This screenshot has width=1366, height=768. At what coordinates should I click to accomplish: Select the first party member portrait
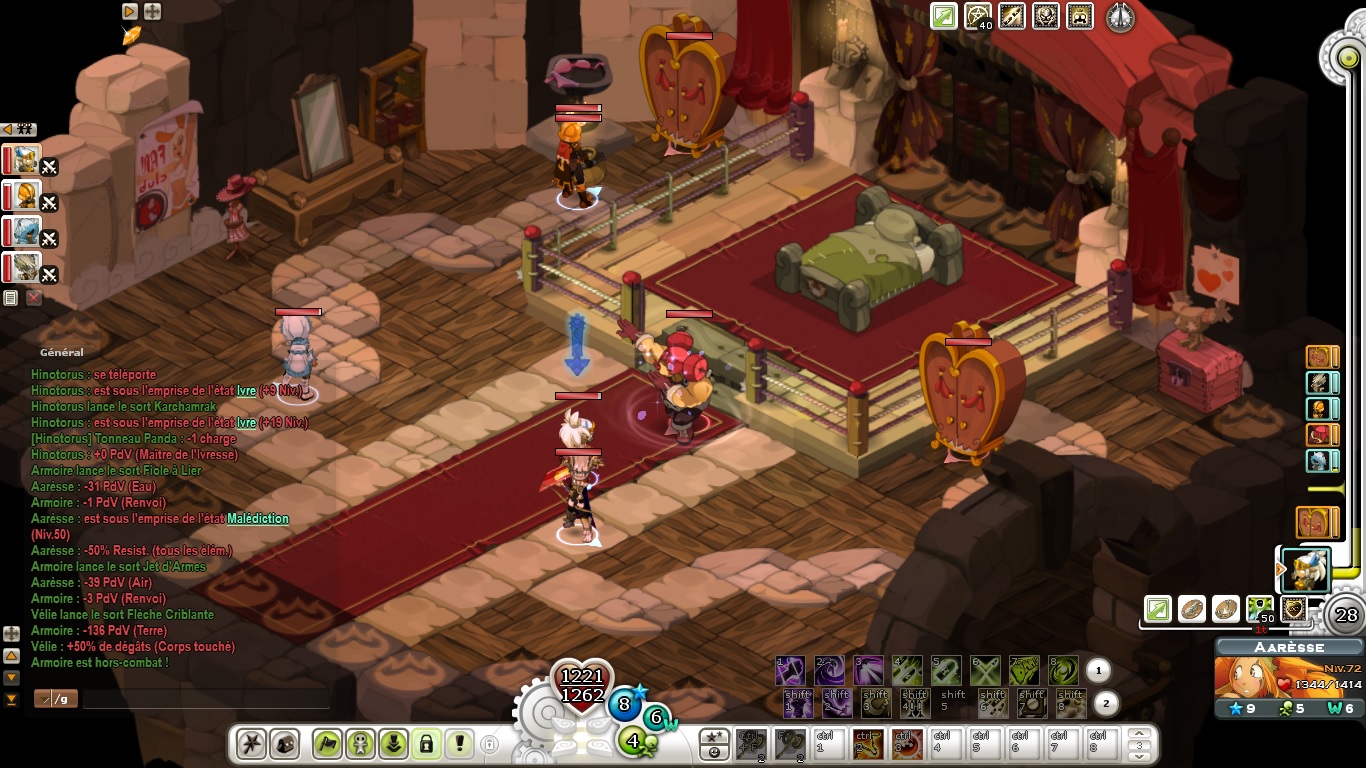tap(26, 160)
